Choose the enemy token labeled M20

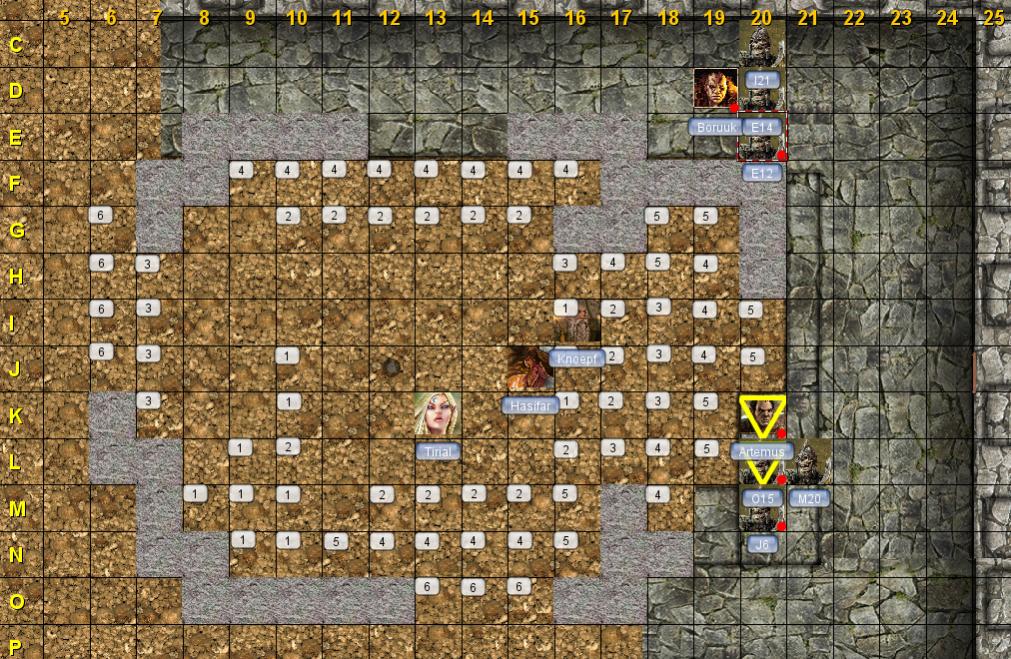(809, 462)
